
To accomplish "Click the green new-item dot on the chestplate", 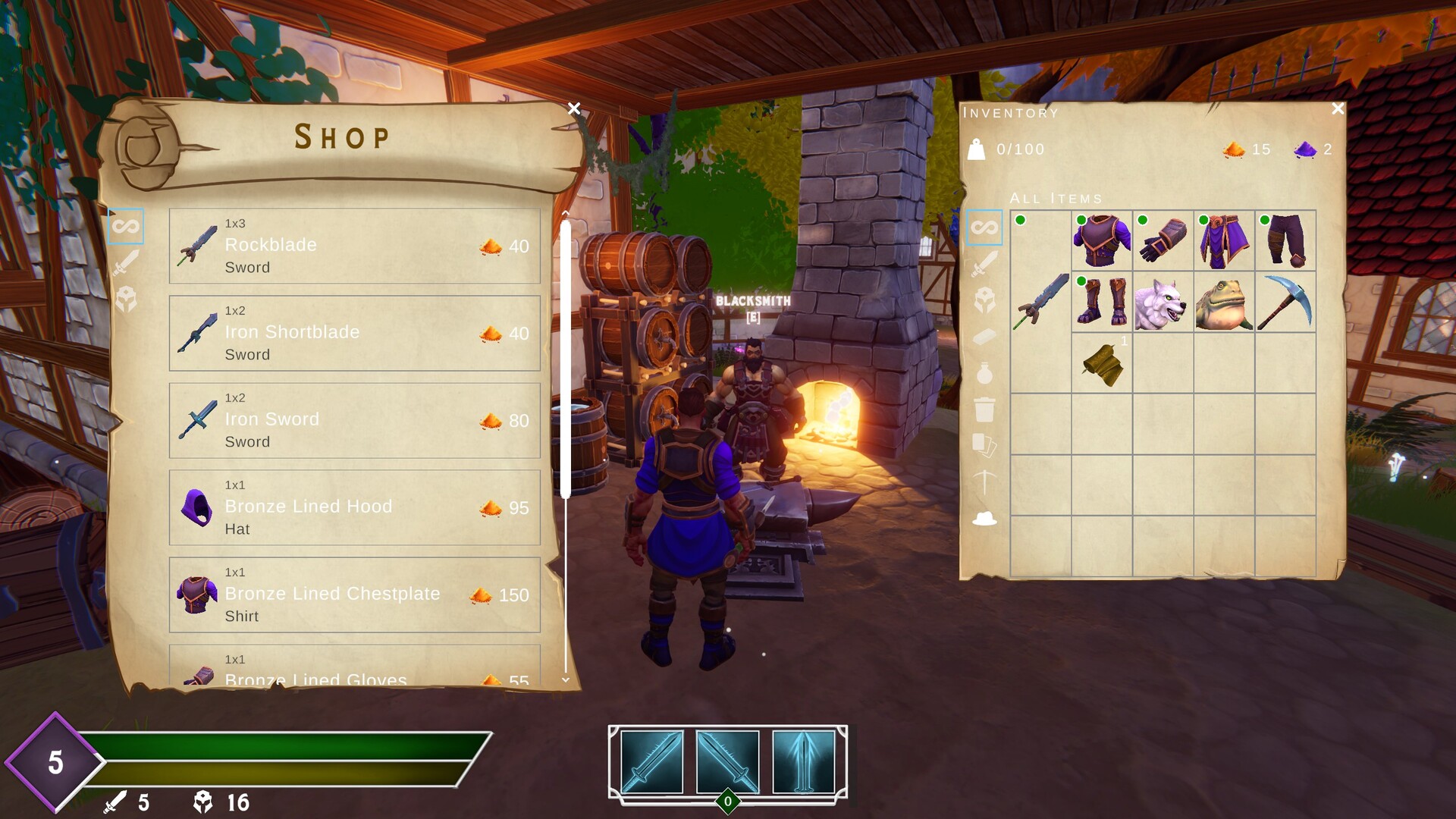I will click(x=1082, y=219).
